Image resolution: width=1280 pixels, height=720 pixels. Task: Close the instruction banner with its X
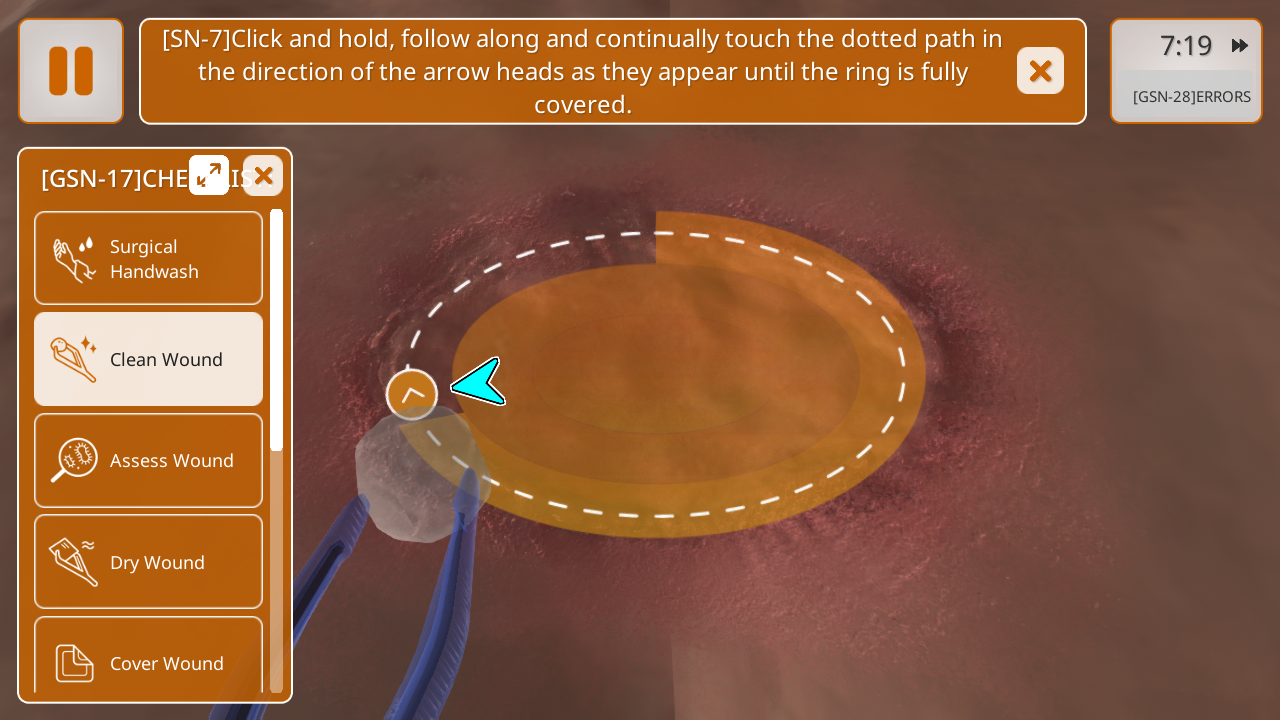pyautogui.click(x=1040, y=71)
